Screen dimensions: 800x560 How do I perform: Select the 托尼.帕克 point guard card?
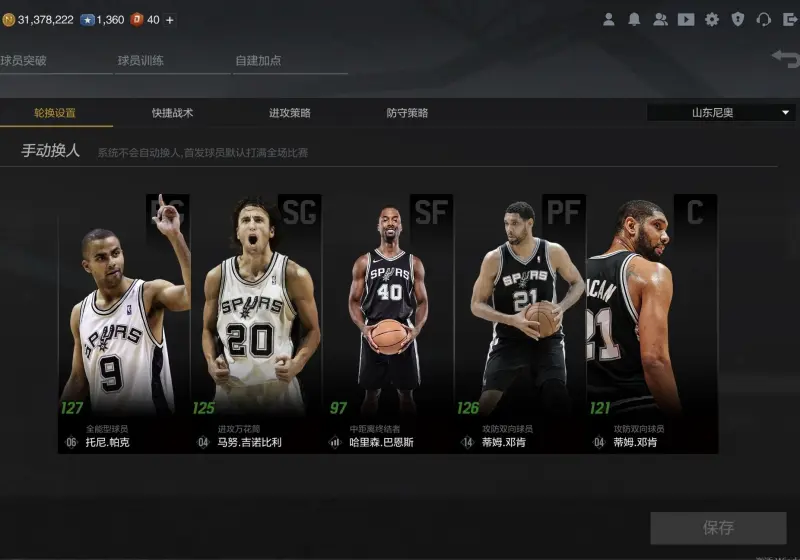click(124, 324)
